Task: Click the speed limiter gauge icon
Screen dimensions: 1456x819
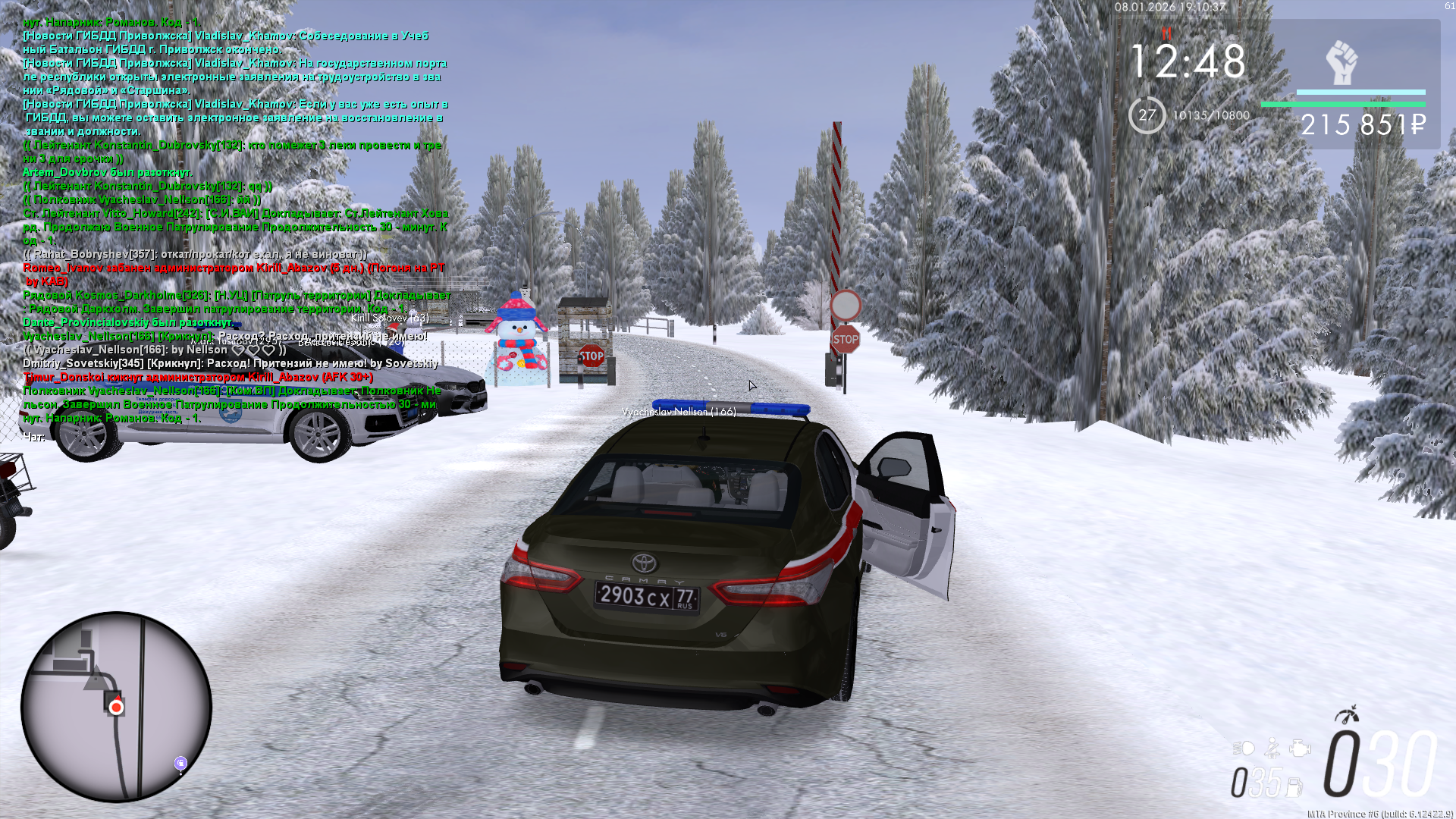Action: (x=1348, y=714)
